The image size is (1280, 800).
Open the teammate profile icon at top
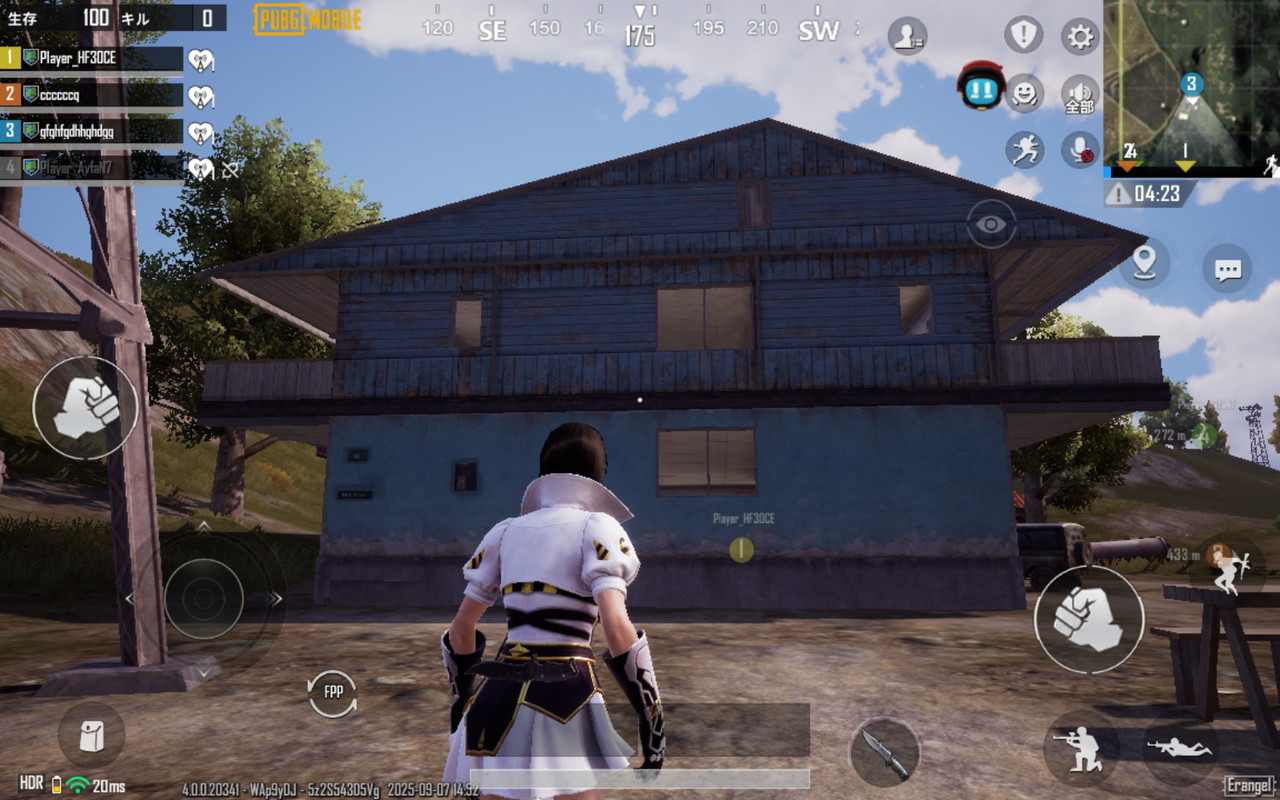point(907,37)
